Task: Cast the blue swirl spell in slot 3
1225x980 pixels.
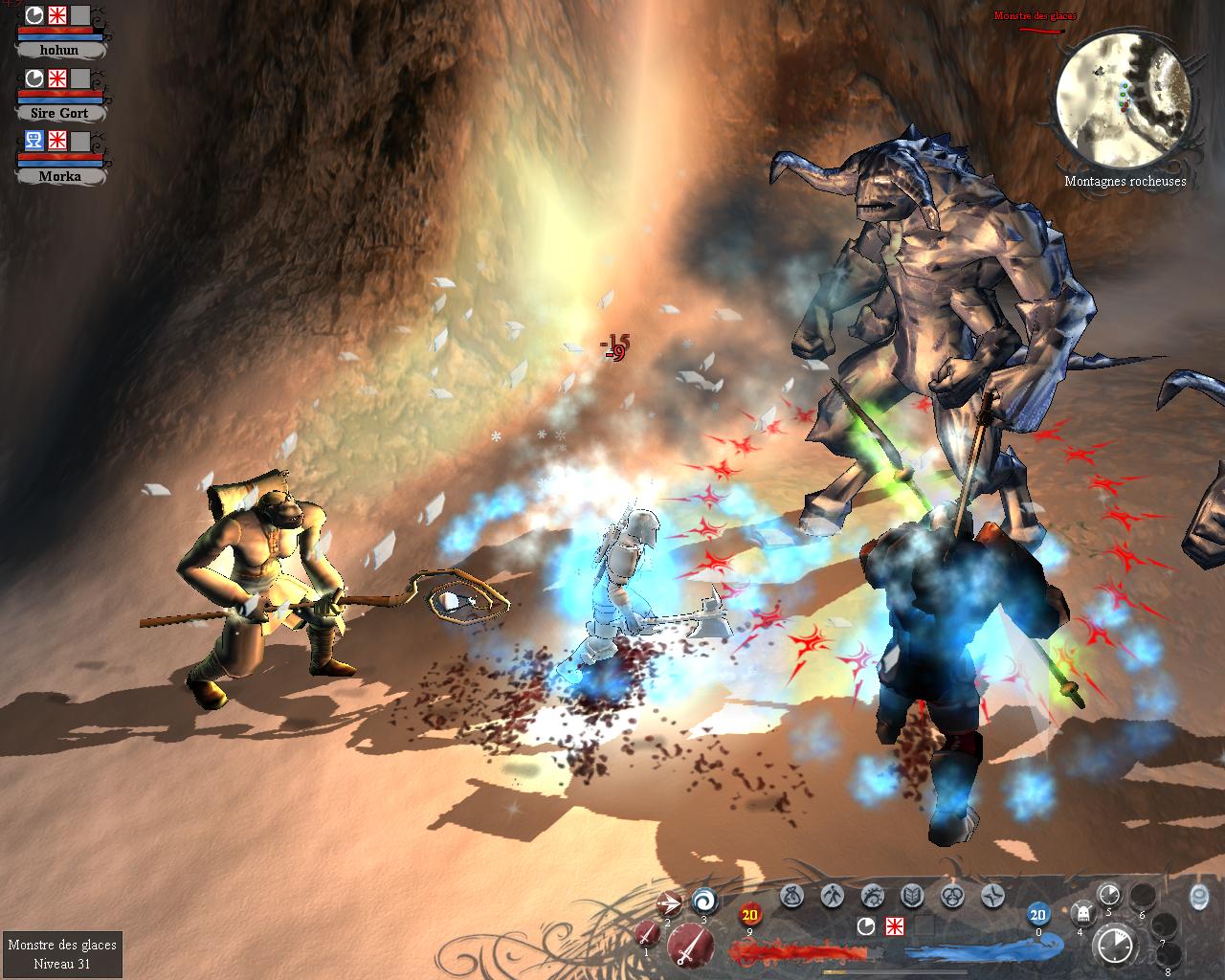Action: (x=705, y=901)
